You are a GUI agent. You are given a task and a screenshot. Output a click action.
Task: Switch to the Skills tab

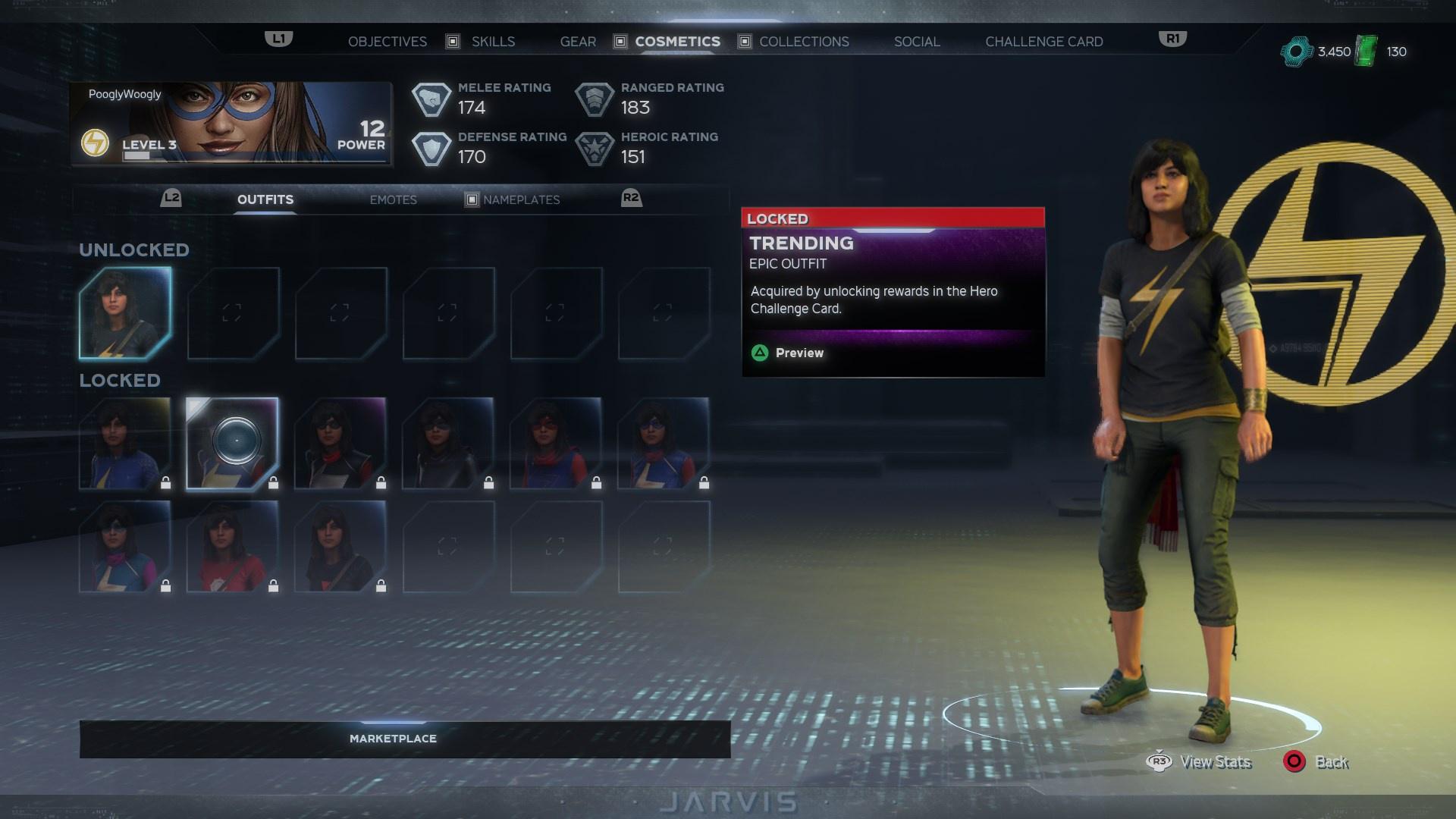click(493, 42)
